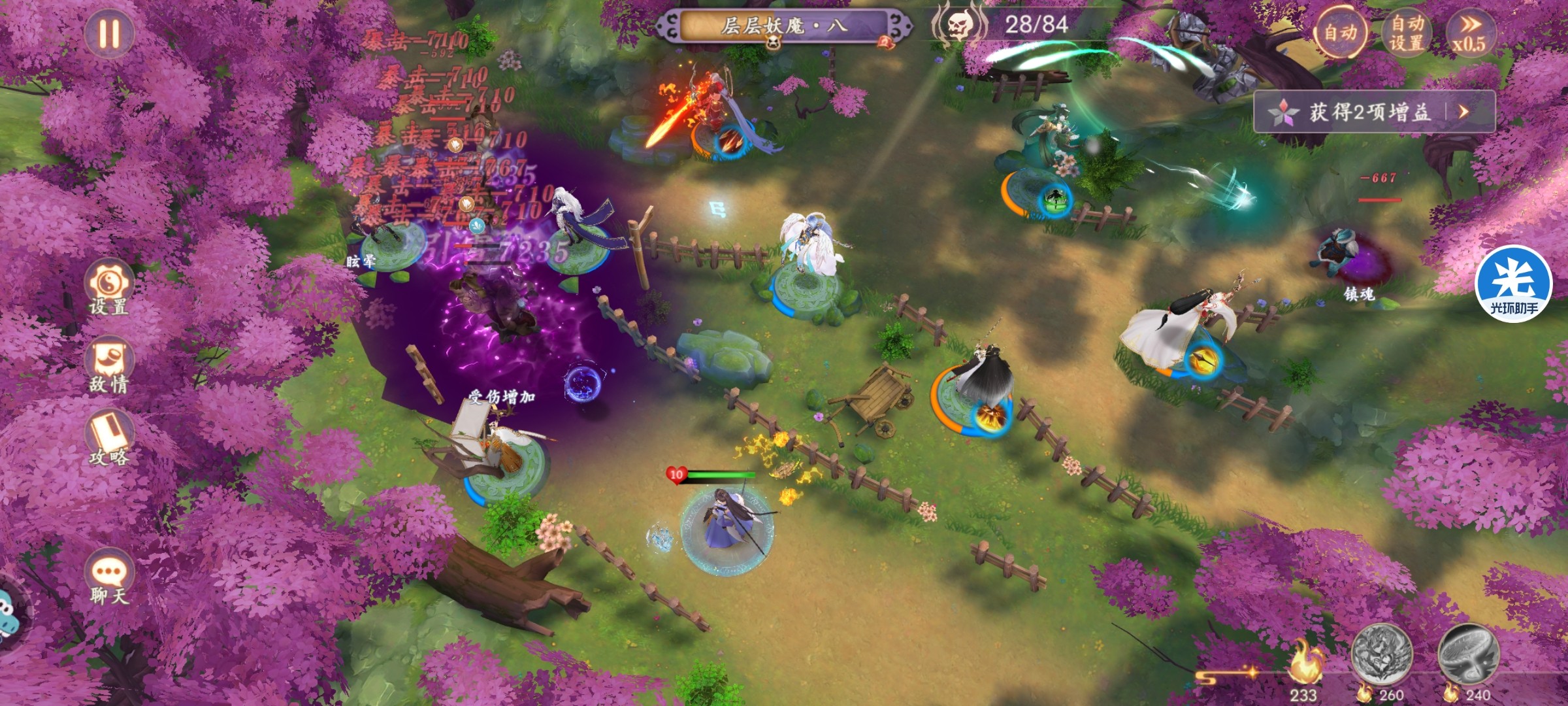Screen dimensions: 1568x706
Task: Activate the mushroom skill costing 240
Action: [1468, 654]
